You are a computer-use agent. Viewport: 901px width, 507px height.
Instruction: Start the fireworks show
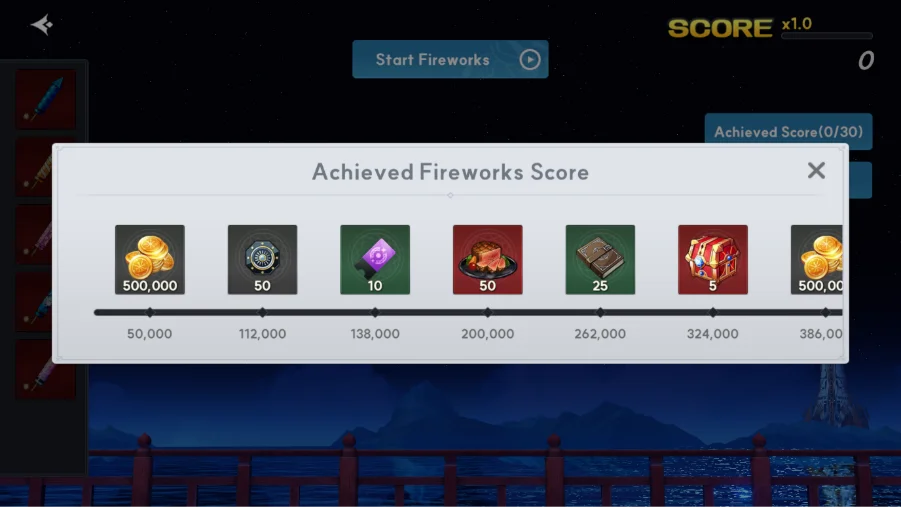coord(450,60)
